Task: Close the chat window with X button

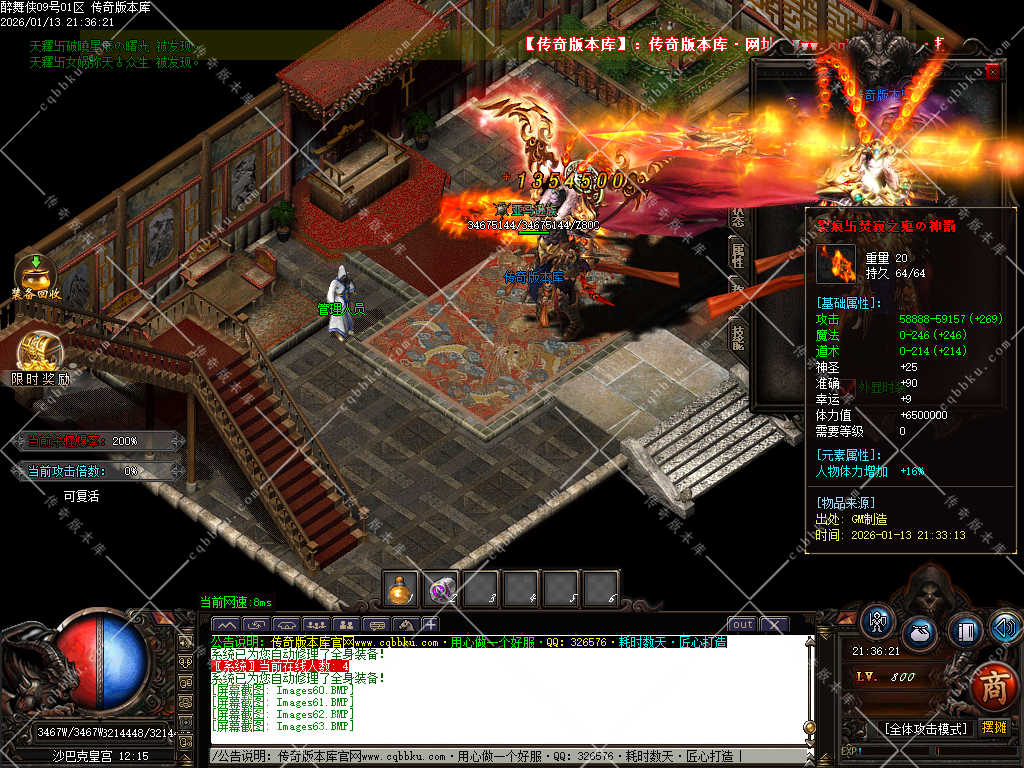Action: pos(775,625)
